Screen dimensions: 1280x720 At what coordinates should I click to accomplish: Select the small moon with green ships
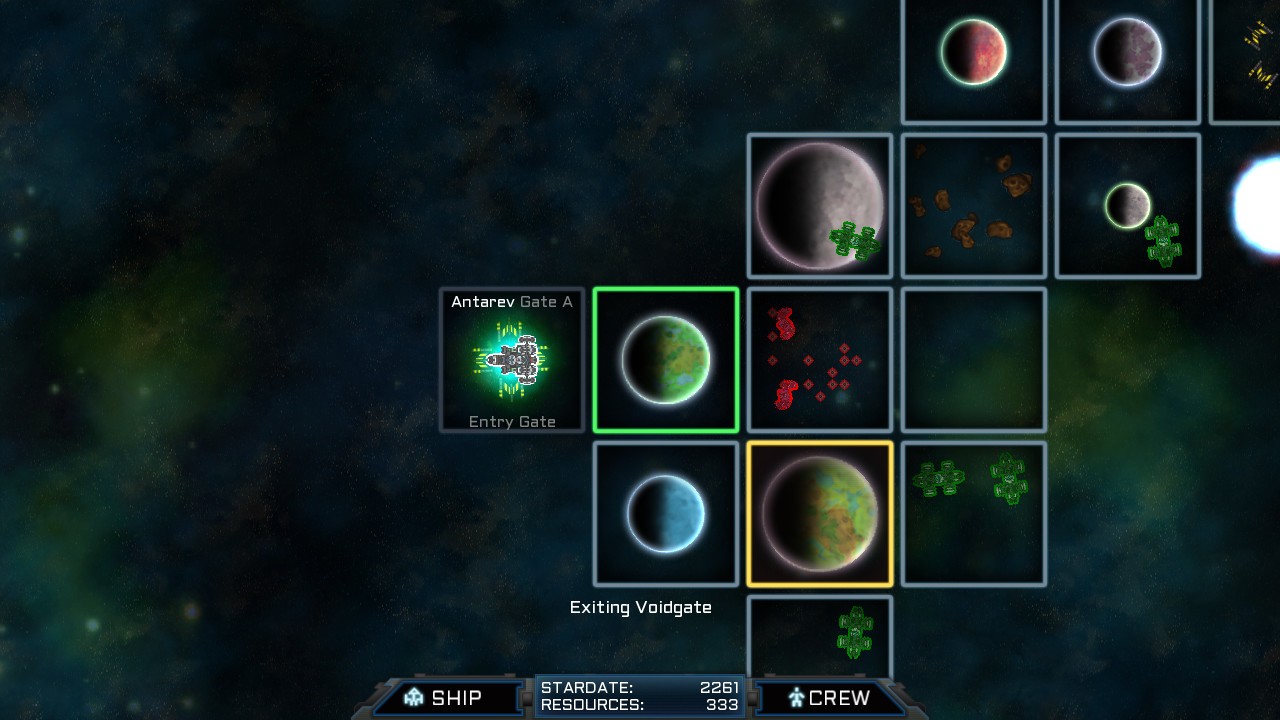(x=1127, y=205)
